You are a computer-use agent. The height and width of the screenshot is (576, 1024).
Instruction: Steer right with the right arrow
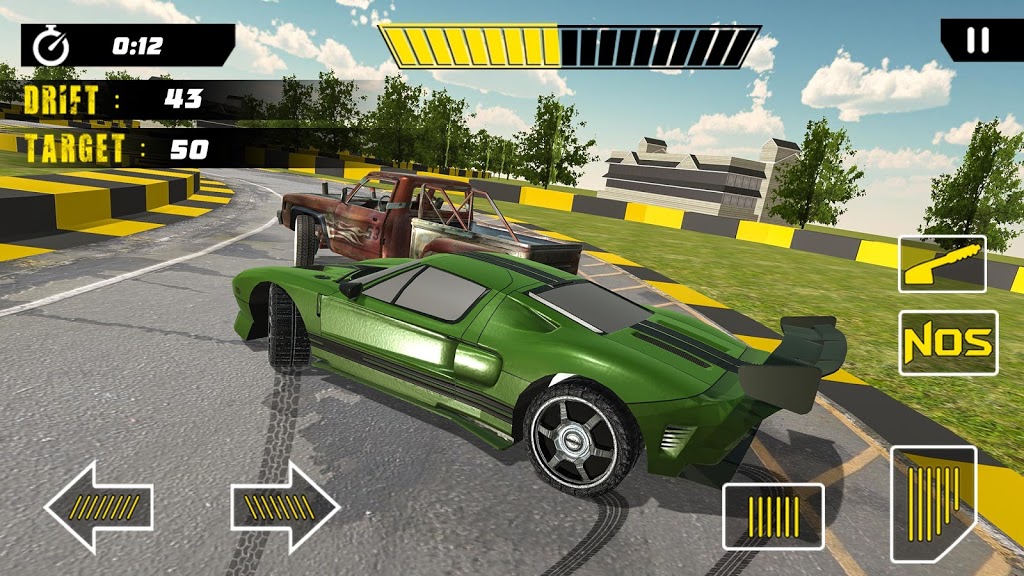tap(286, 507)
